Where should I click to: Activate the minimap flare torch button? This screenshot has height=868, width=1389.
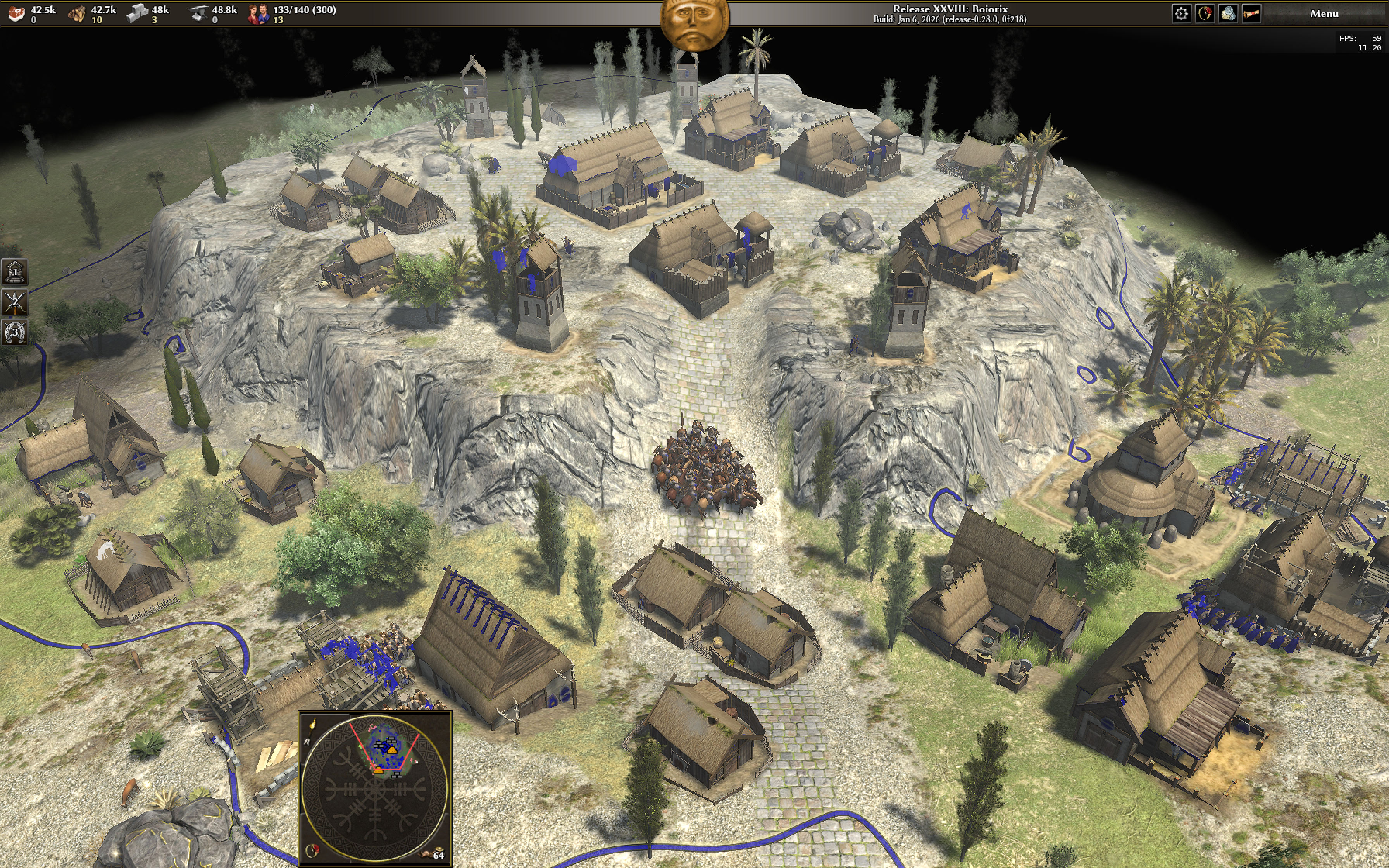point(312,725)
